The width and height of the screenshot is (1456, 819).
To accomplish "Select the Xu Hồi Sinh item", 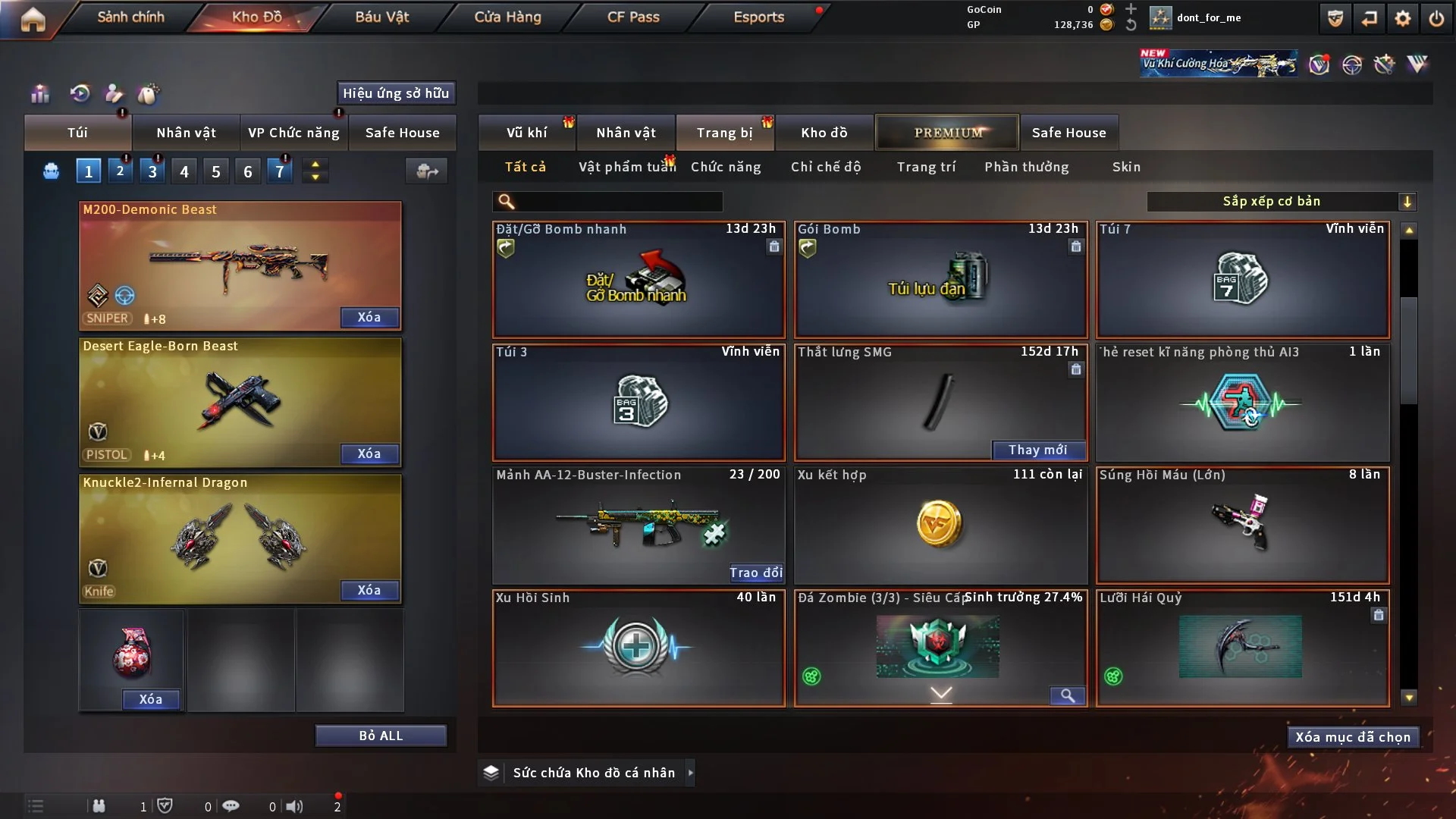I will pyautogui.click(x=639, y=648).
